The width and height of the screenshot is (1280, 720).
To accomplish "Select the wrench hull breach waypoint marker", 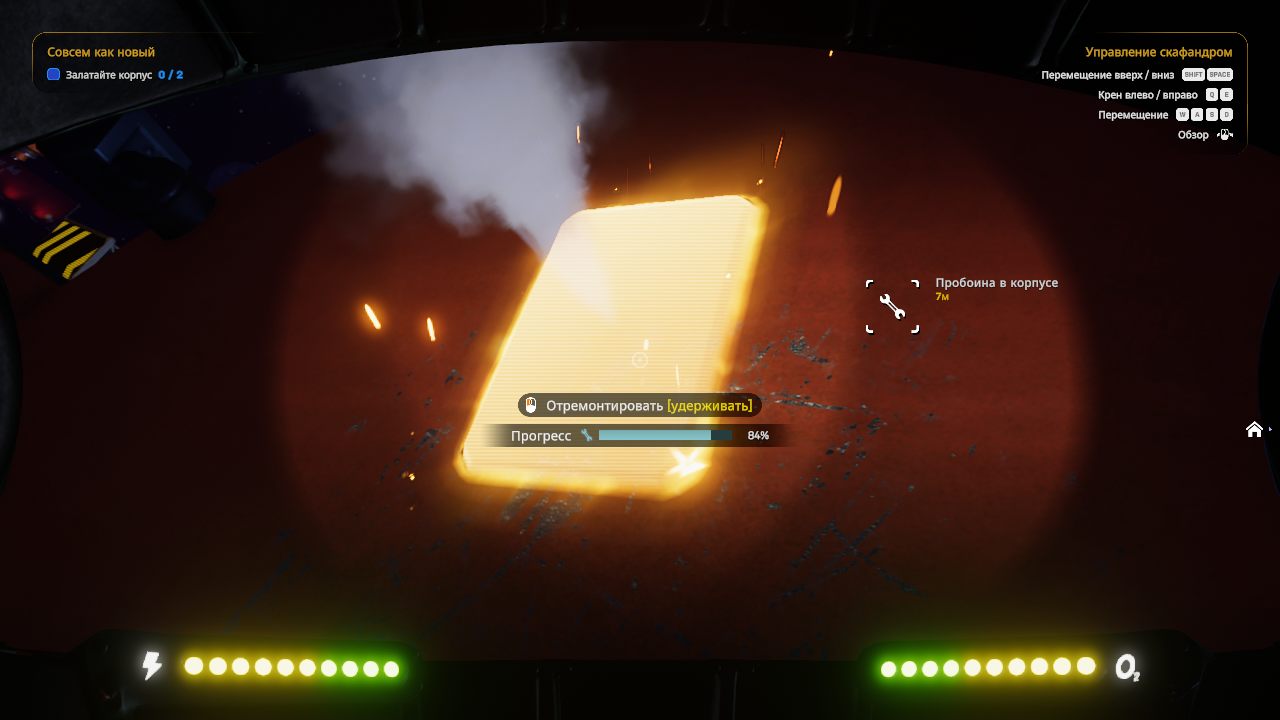I will tap(892, 306).
